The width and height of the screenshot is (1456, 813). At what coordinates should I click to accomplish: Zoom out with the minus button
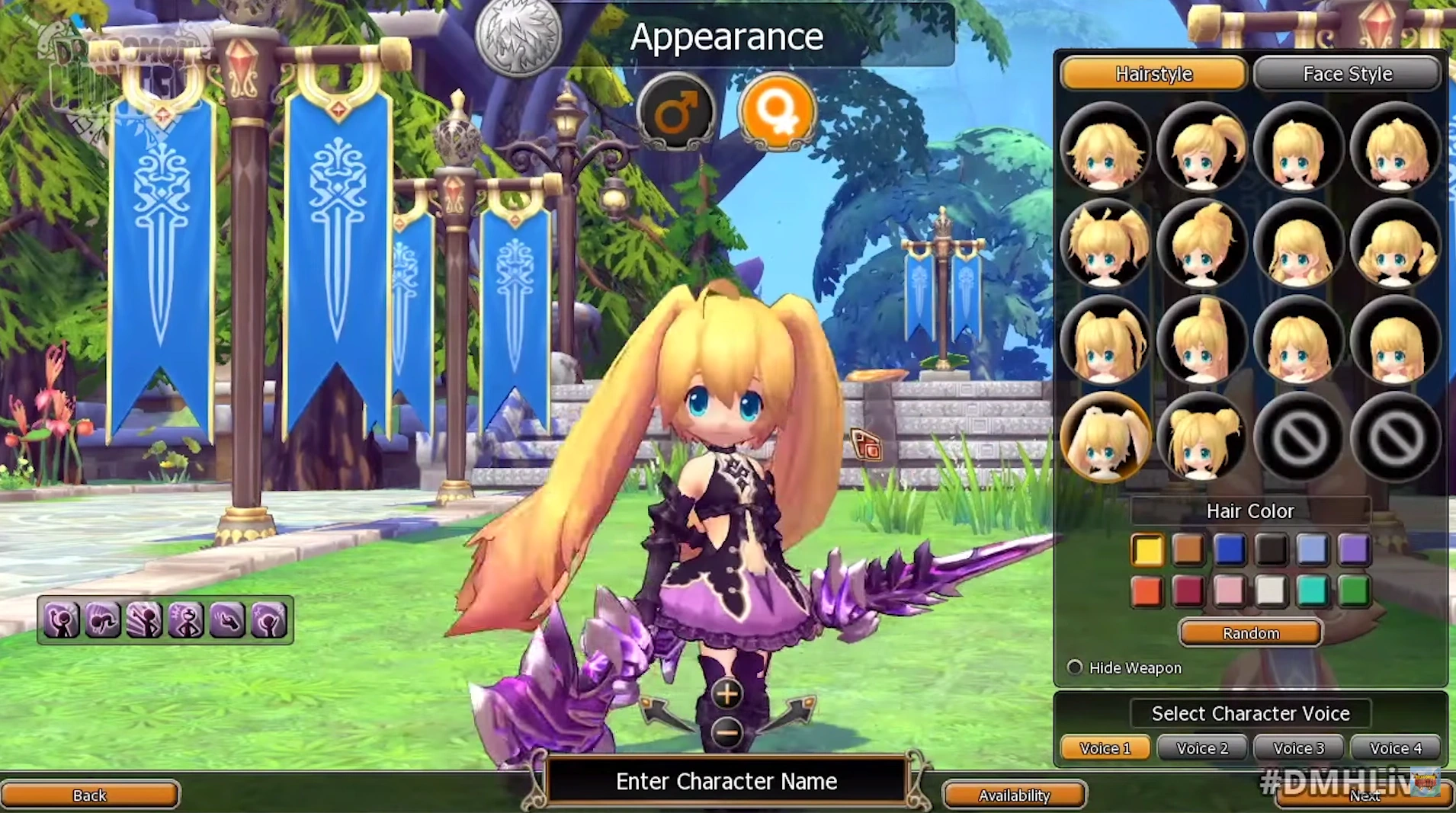(726, 733)
